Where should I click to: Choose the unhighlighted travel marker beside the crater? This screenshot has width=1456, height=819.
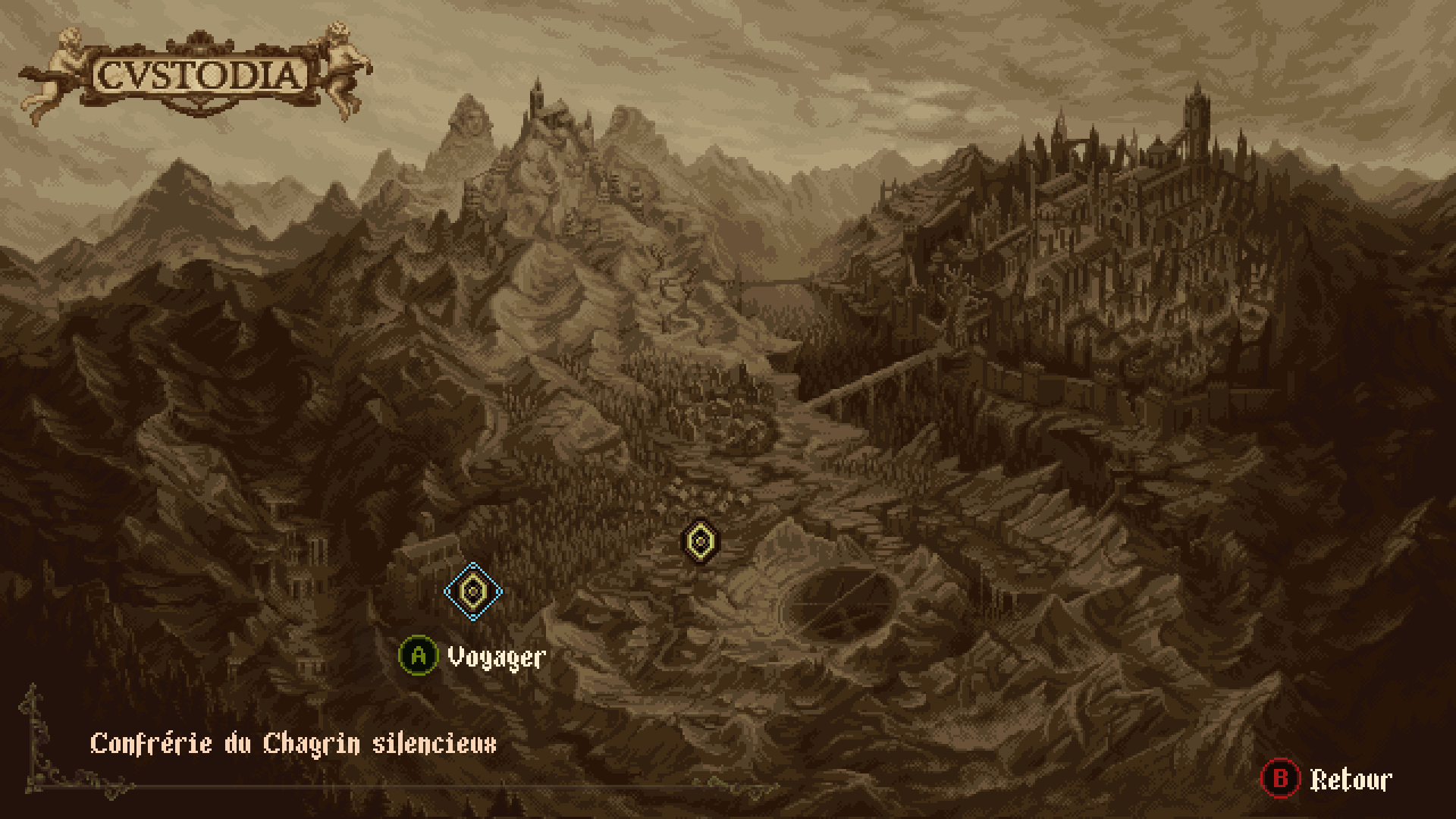[x=700, y=541]
